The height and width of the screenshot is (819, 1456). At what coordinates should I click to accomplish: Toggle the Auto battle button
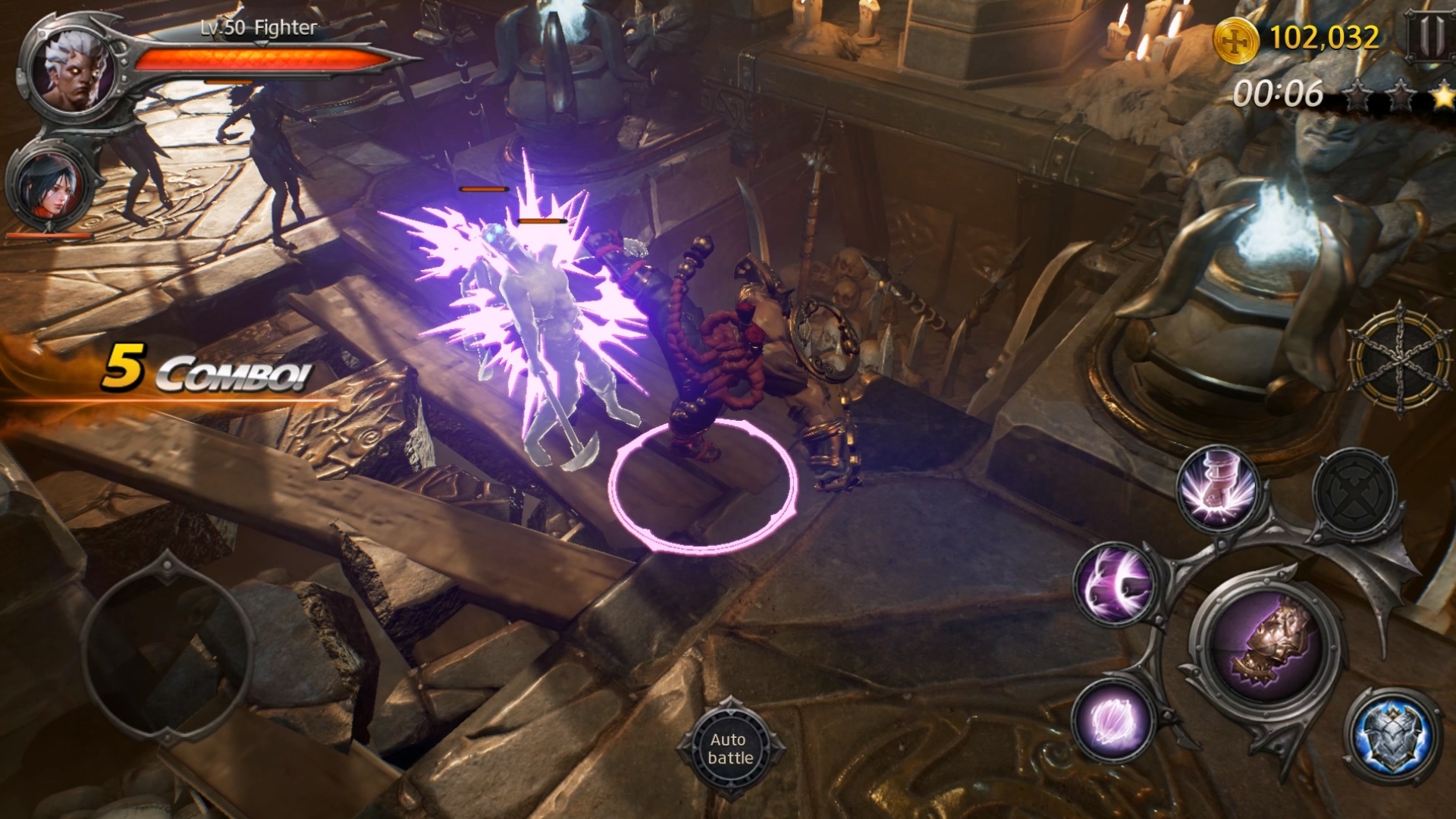point(730,748)
